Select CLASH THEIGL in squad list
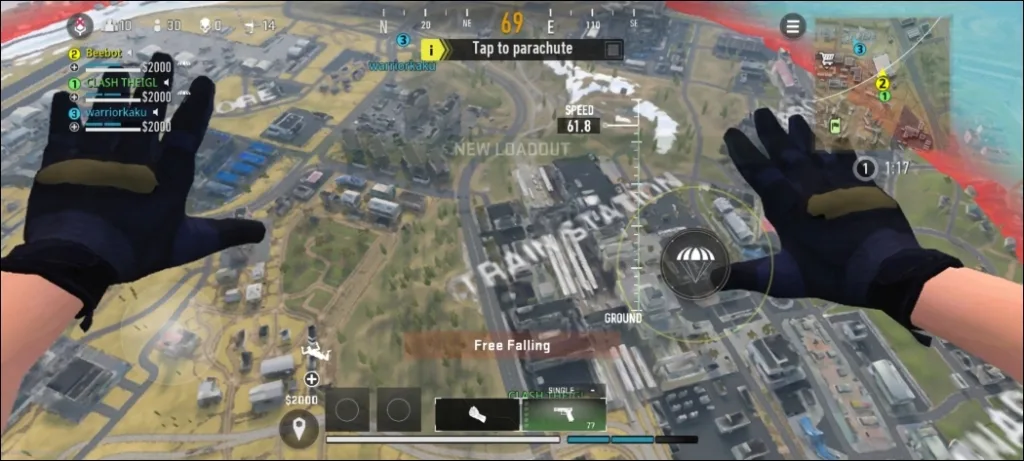1024x461 pixels. tap(112, 82)
